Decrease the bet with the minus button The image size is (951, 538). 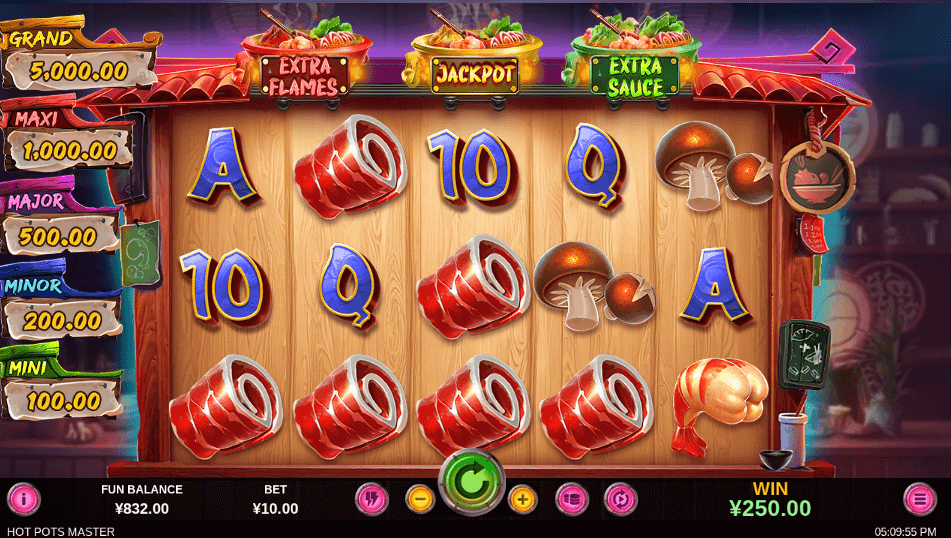420,498
